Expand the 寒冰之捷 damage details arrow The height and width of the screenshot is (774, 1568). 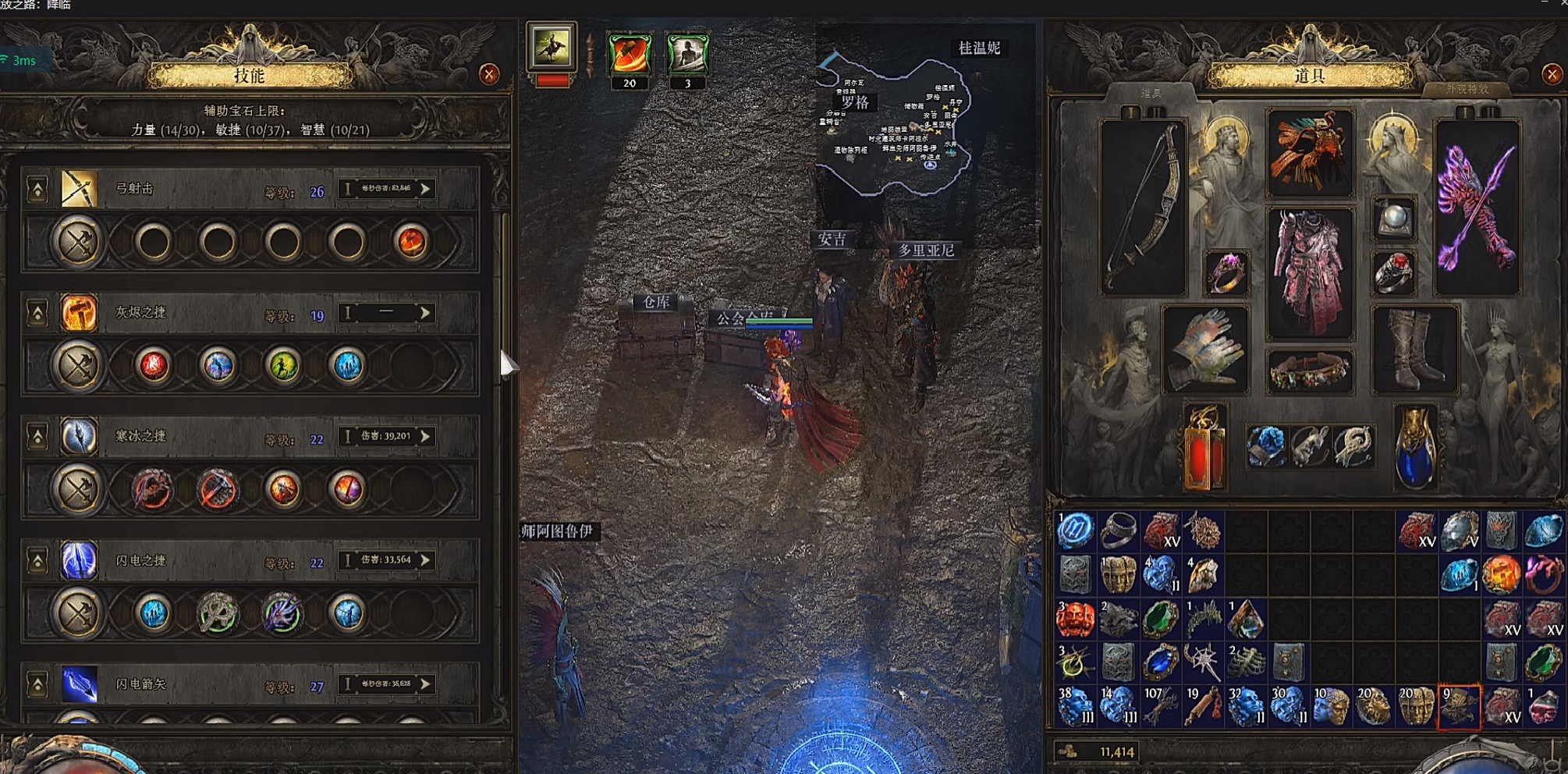[x=426, y=437]
